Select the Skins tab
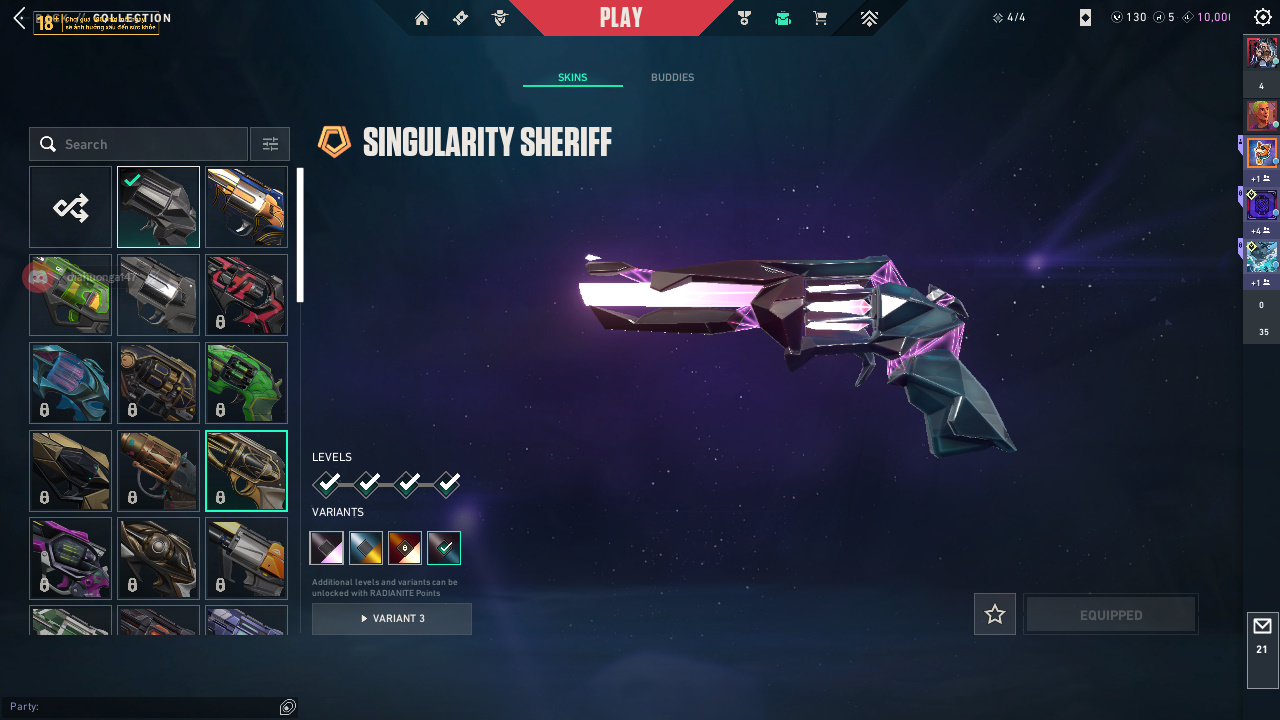 point(572,78)
